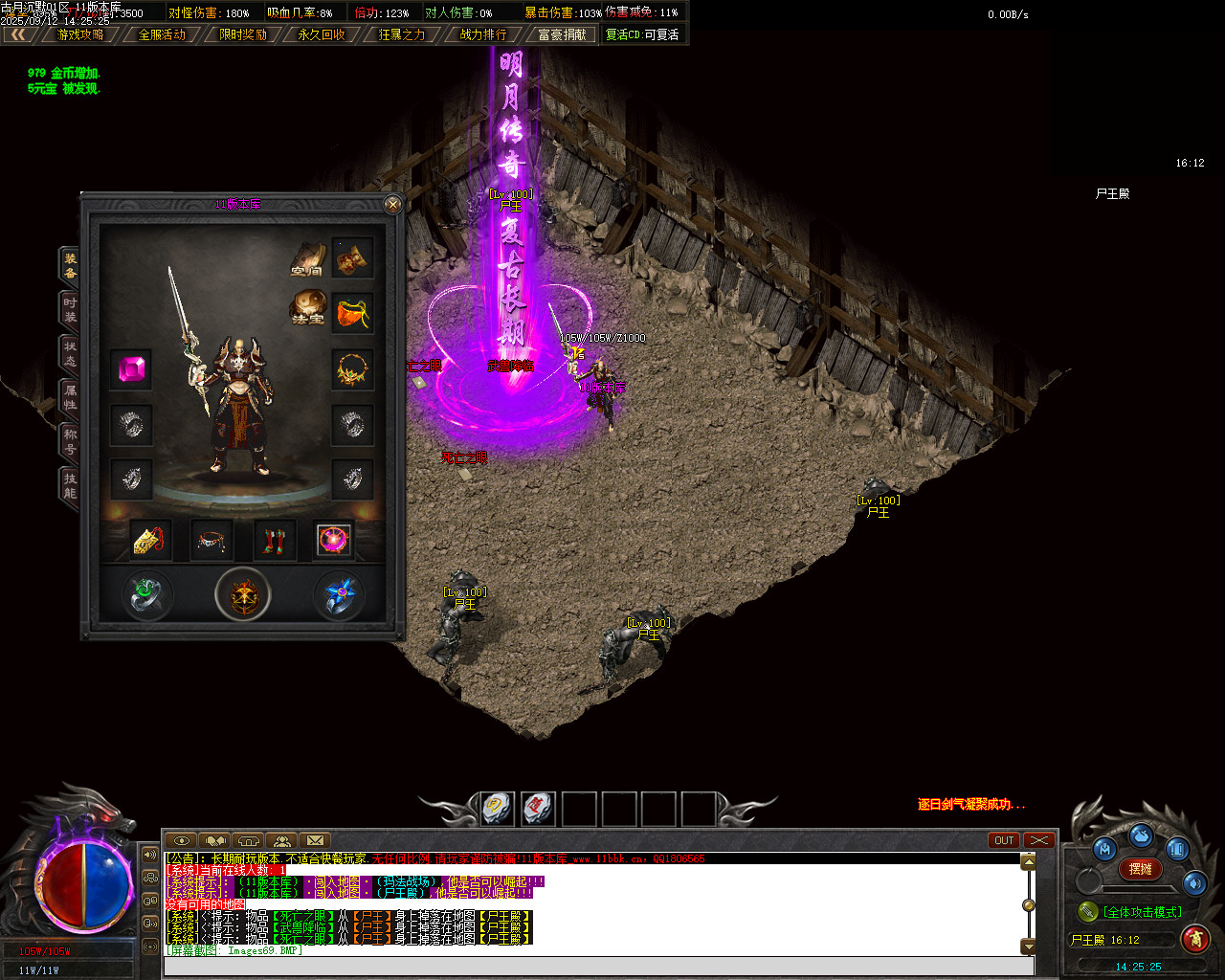Open the 游戏攻略 game guide menu
1225x980 pixels.
tap(80, 34)
